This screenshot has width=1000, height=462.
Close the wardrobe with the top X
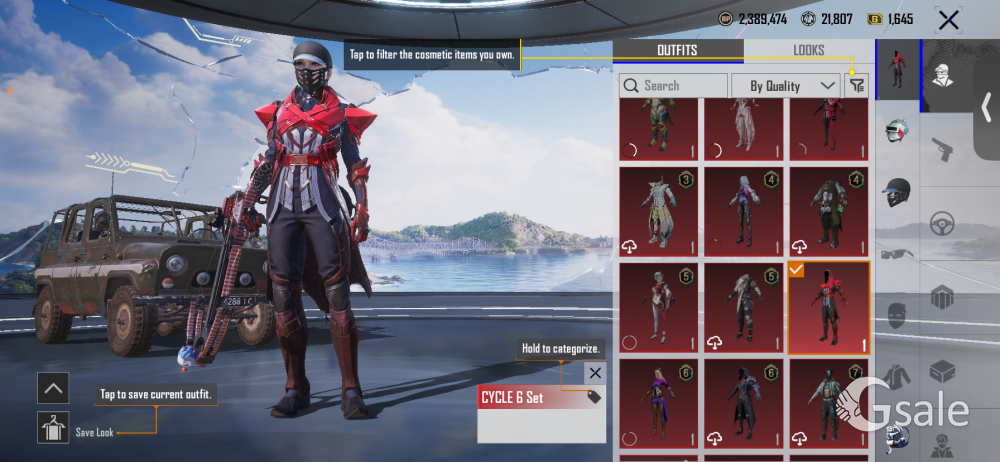(947, 19)
